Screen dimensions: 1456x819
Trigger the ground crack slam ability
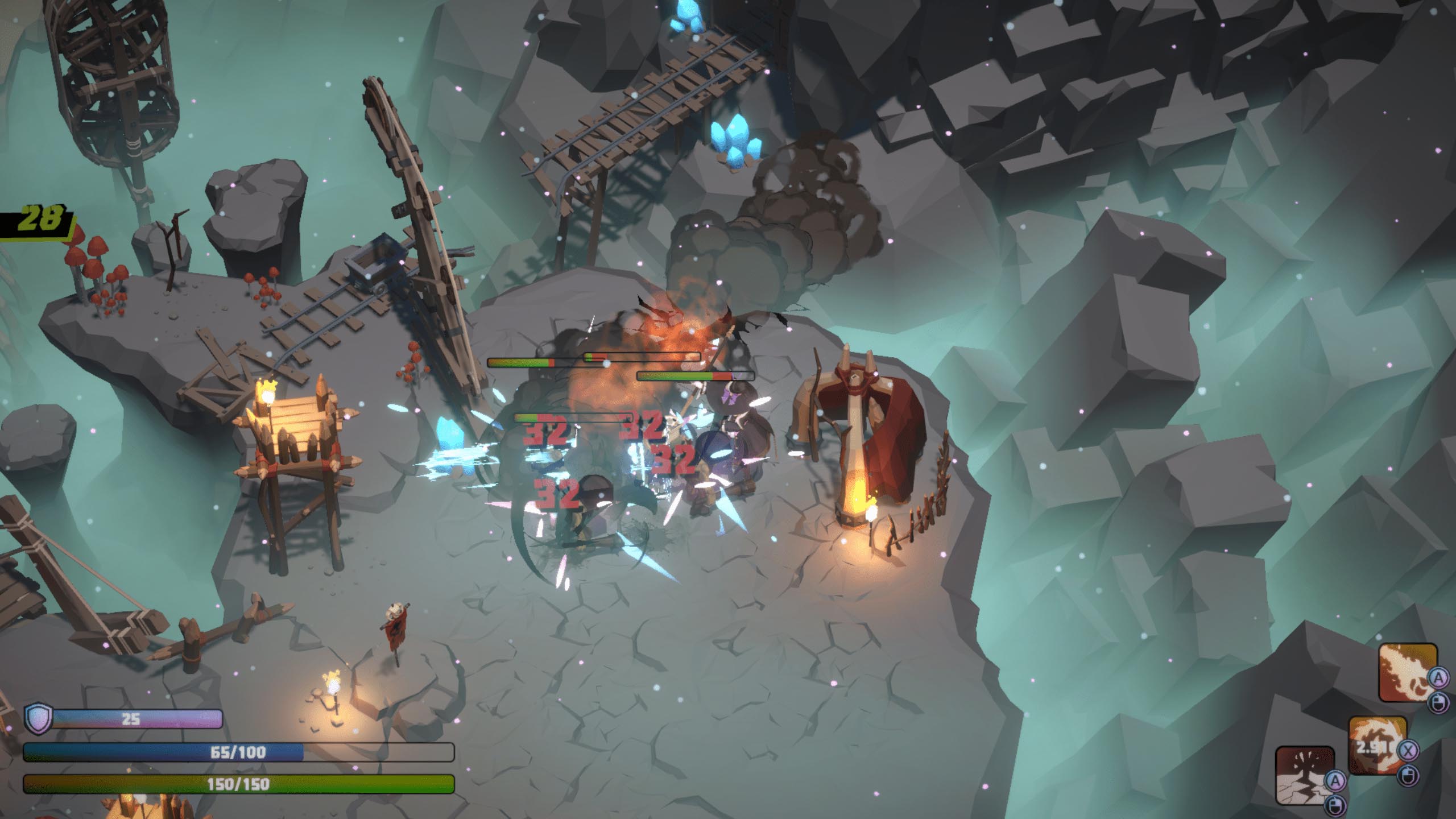1305,776
